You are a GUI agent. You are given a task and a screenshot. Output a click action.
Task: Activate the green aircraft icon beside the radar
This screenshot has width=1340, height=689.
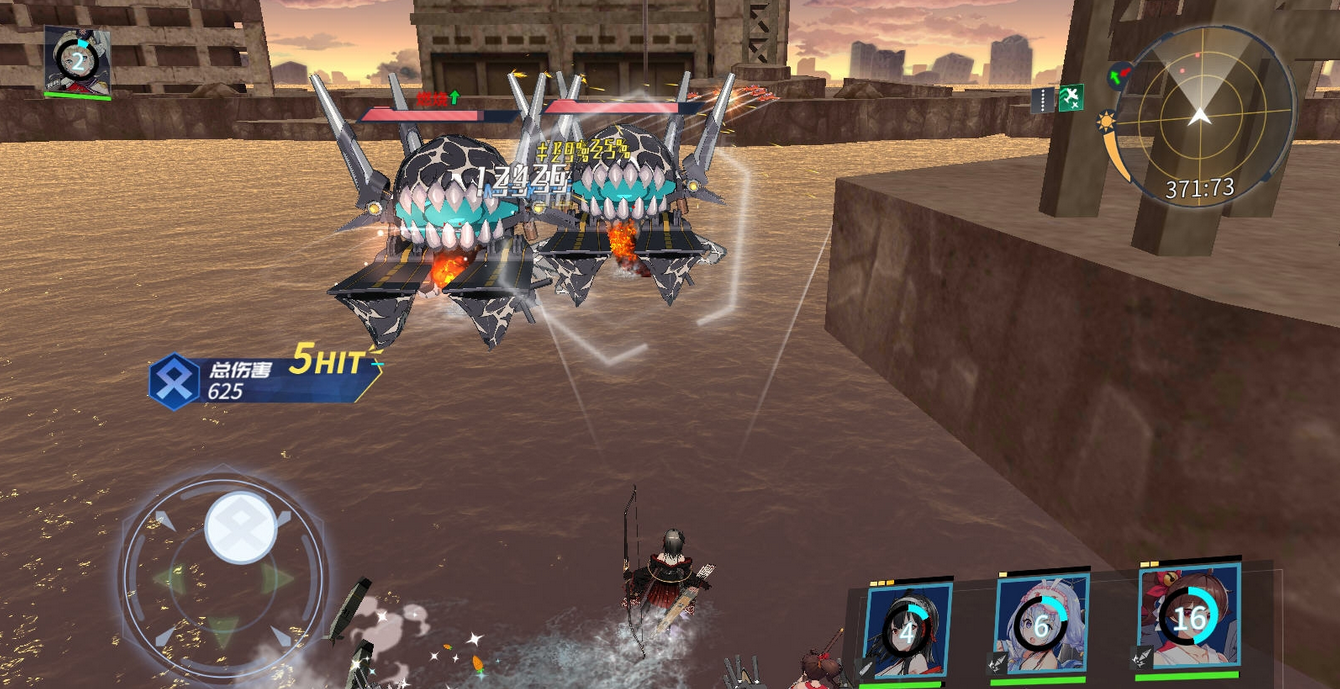point(1071,98)
